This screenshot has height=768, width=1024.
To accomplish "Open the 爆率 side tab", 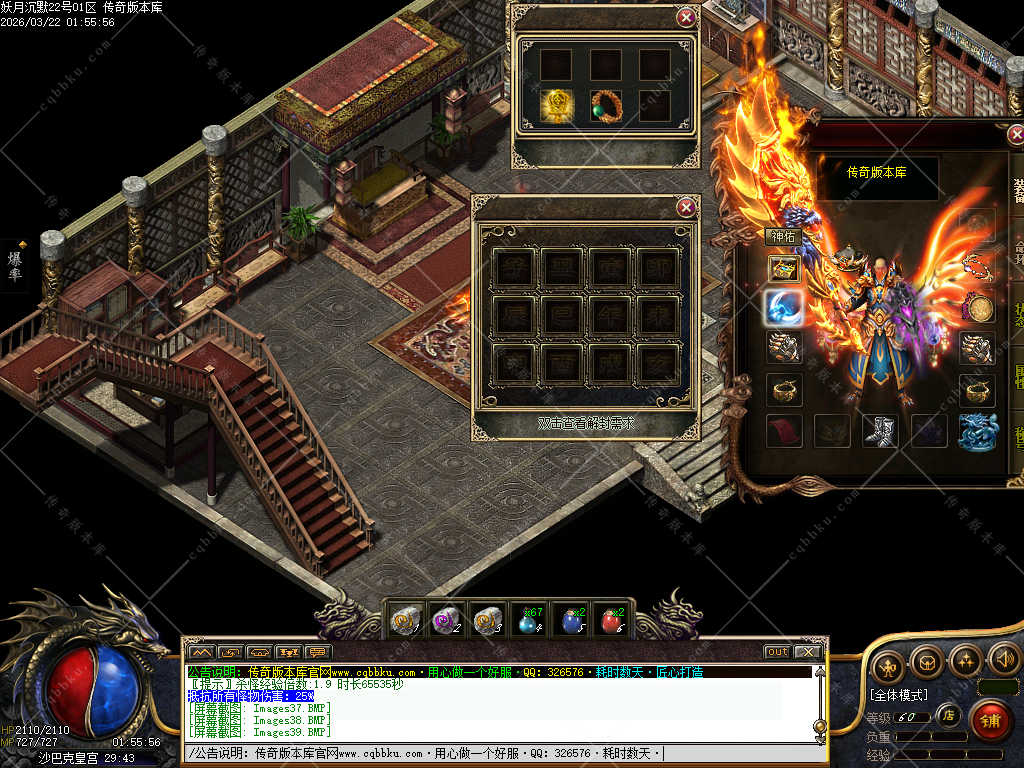I will tap(15, 265).
